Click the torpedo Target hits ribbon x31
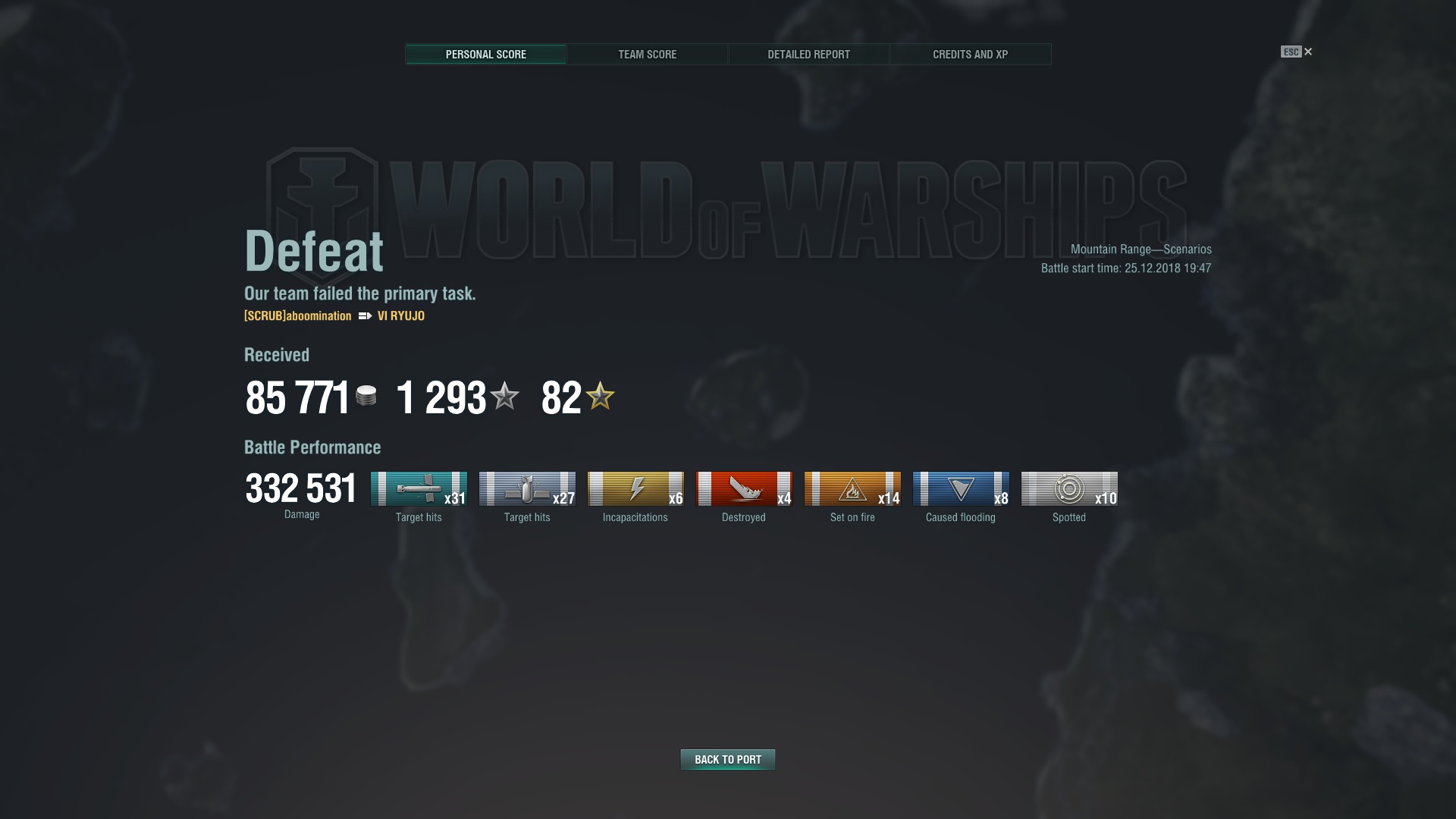 pyautogui.click(x=419, y=489)
